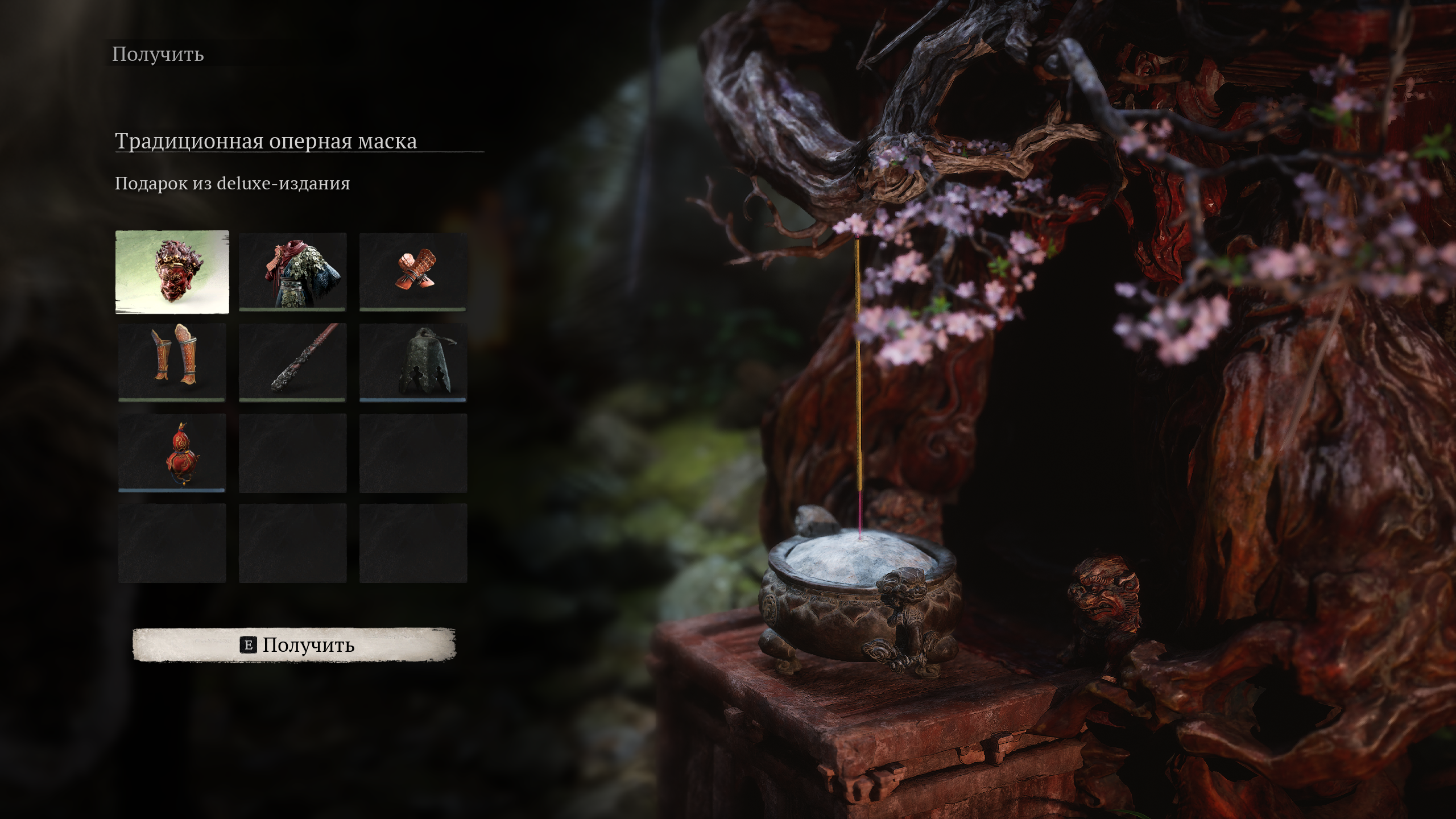Claim the gifts with the Получить button
Image resolution: width=1456 pixels, height=819 pixels.
point(294,645)
